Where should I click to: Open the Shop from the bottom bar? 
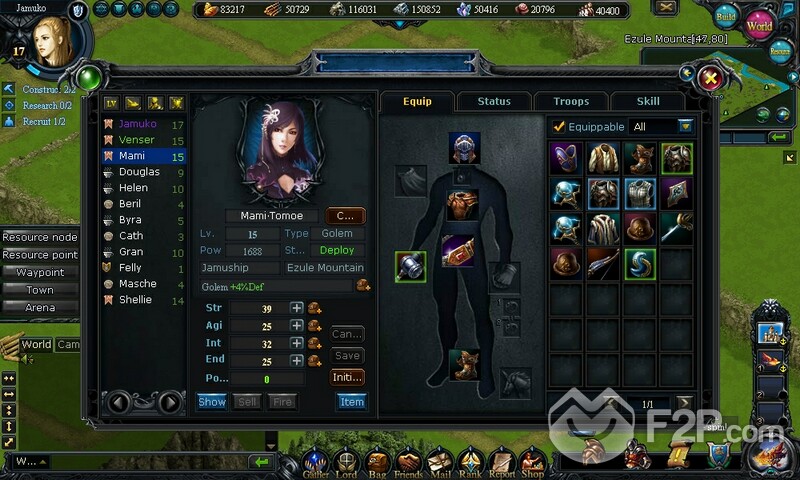pyautogui.click(x=532, y=463)
